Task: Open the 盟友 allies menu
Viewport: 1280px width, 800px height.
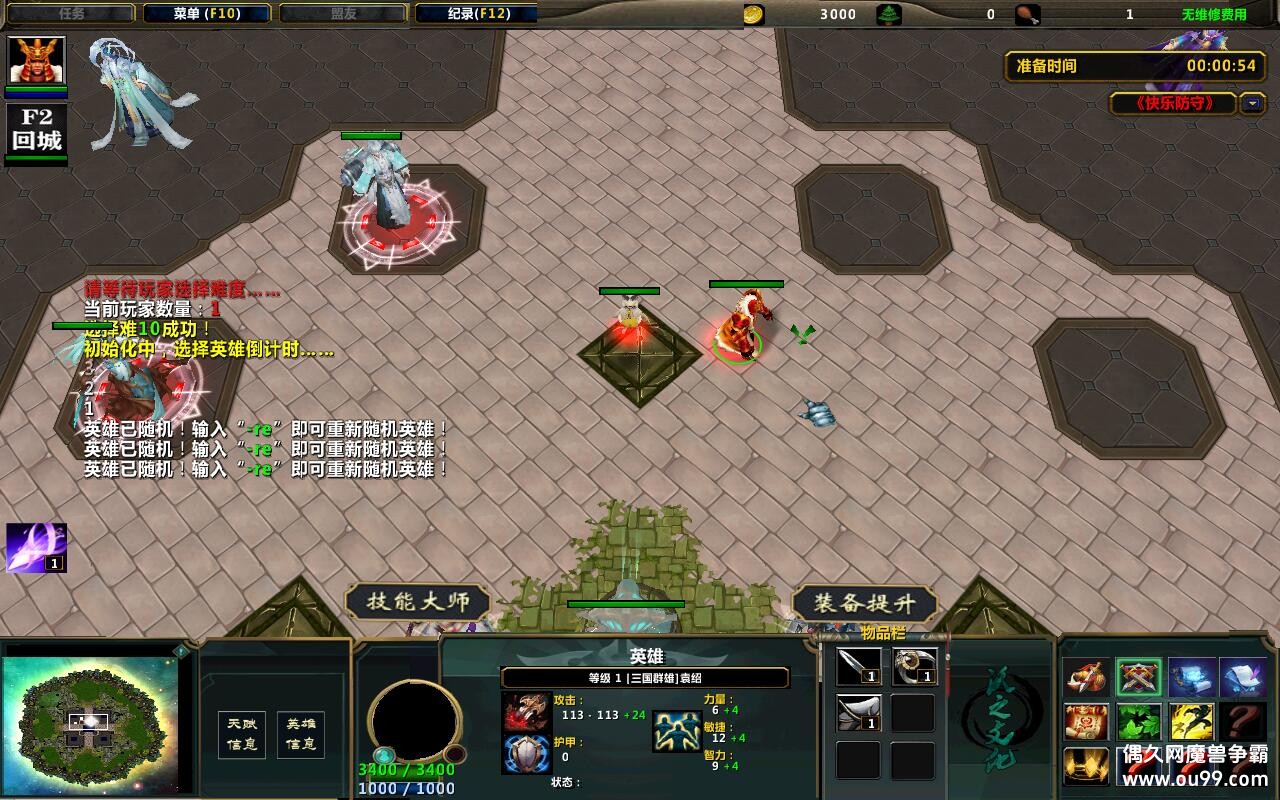Action: [343, 14]
